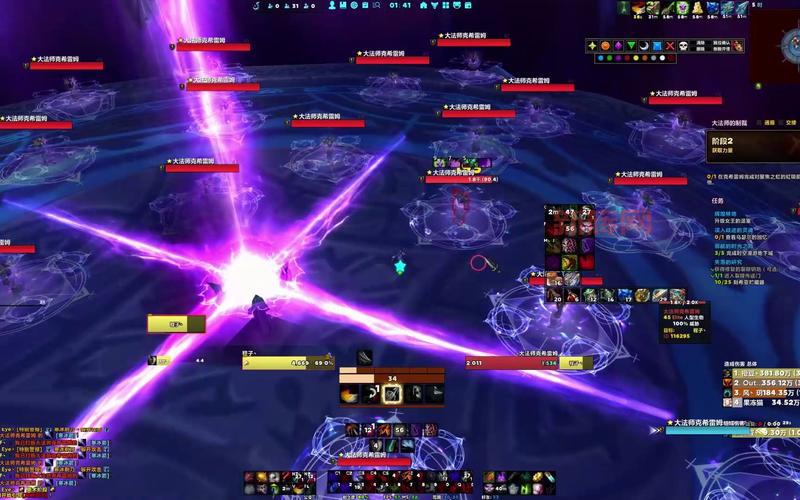Select the player unit frame bar
Image resolution: width=800 pixels, height=500 pixels.
click(289, 364)
